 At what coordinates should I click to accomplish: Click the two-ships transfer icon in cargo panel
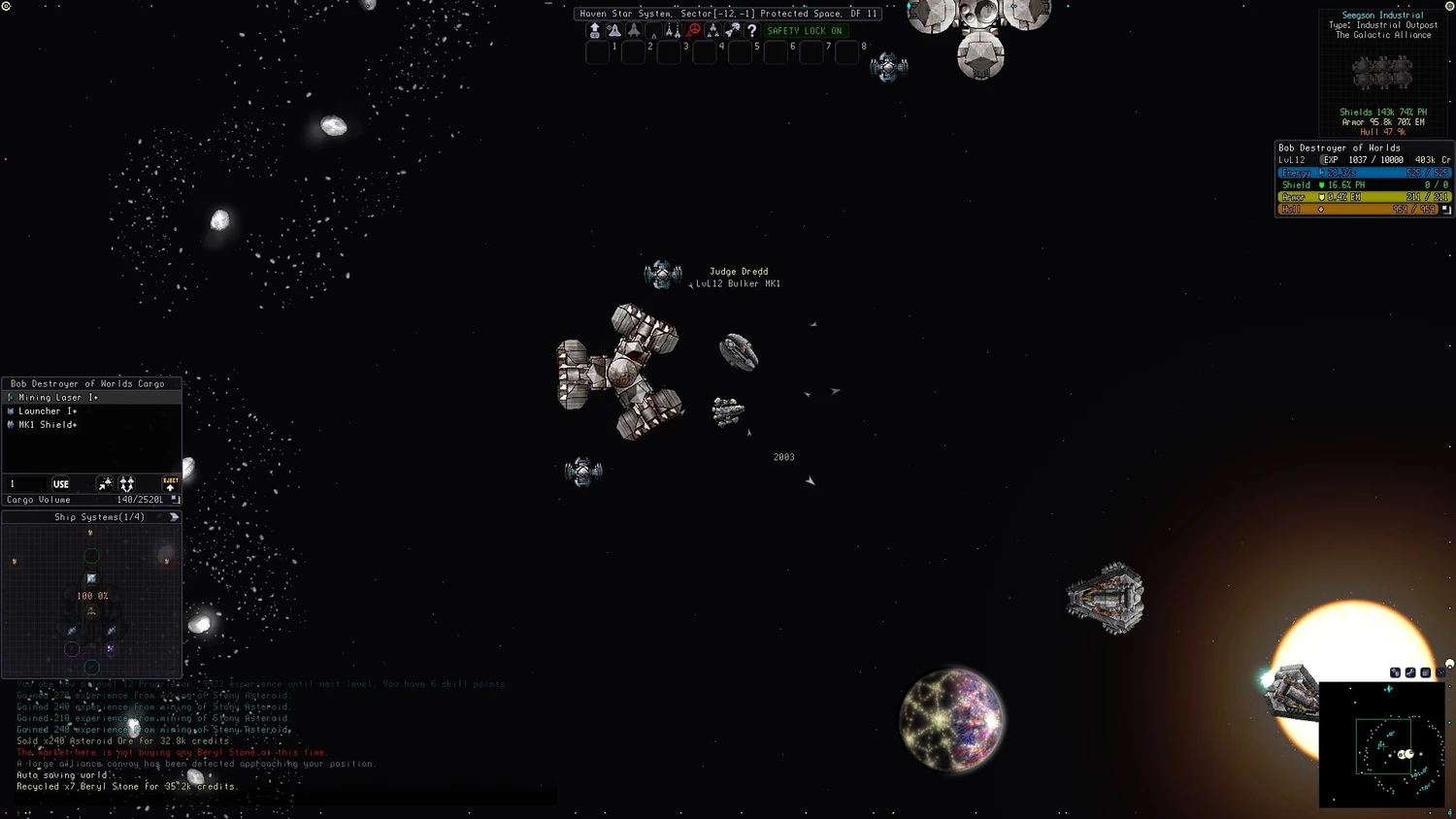point(127,484)
